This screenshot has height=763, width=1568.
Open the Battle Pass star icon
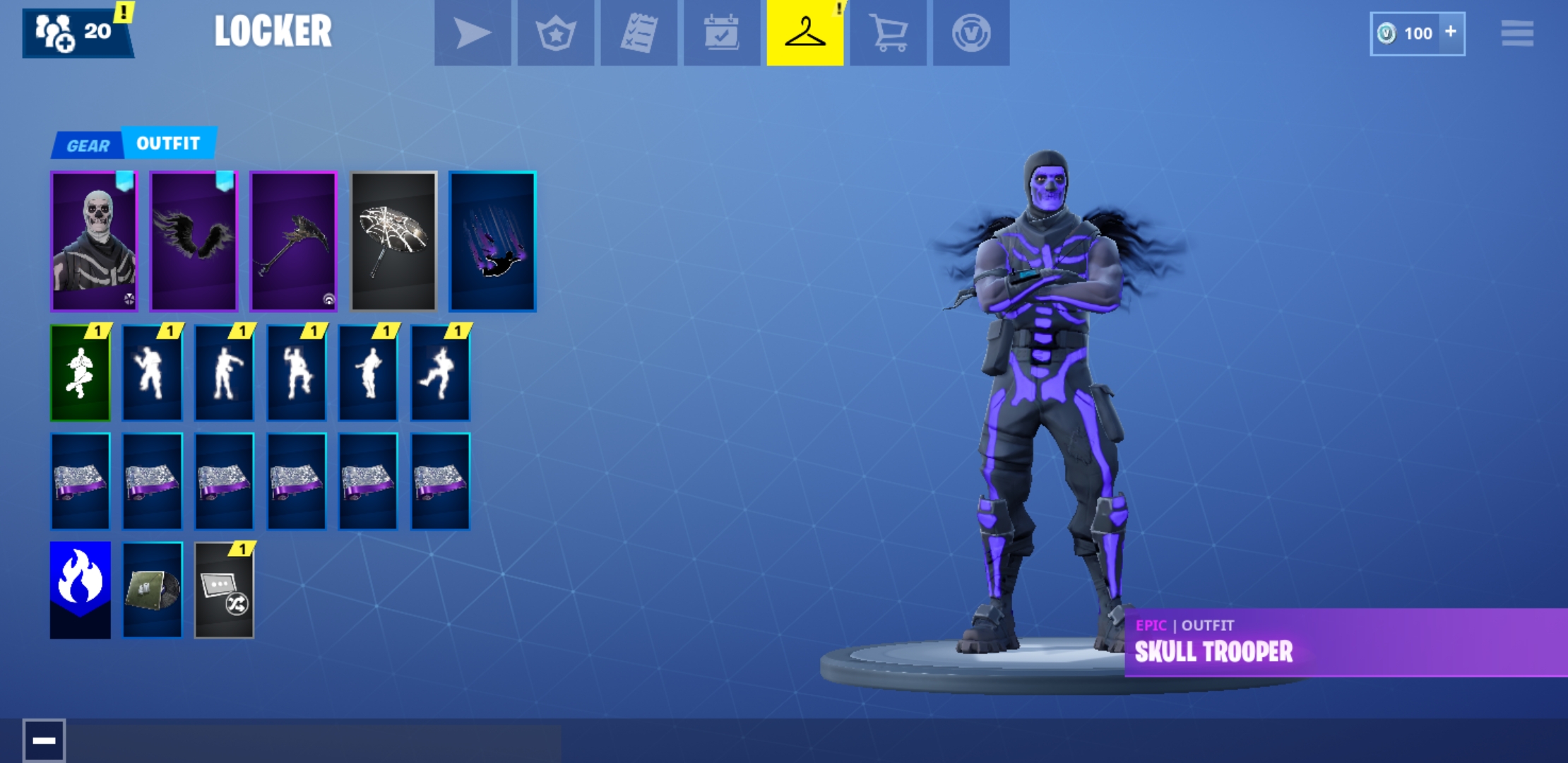[x=555, y=32]
